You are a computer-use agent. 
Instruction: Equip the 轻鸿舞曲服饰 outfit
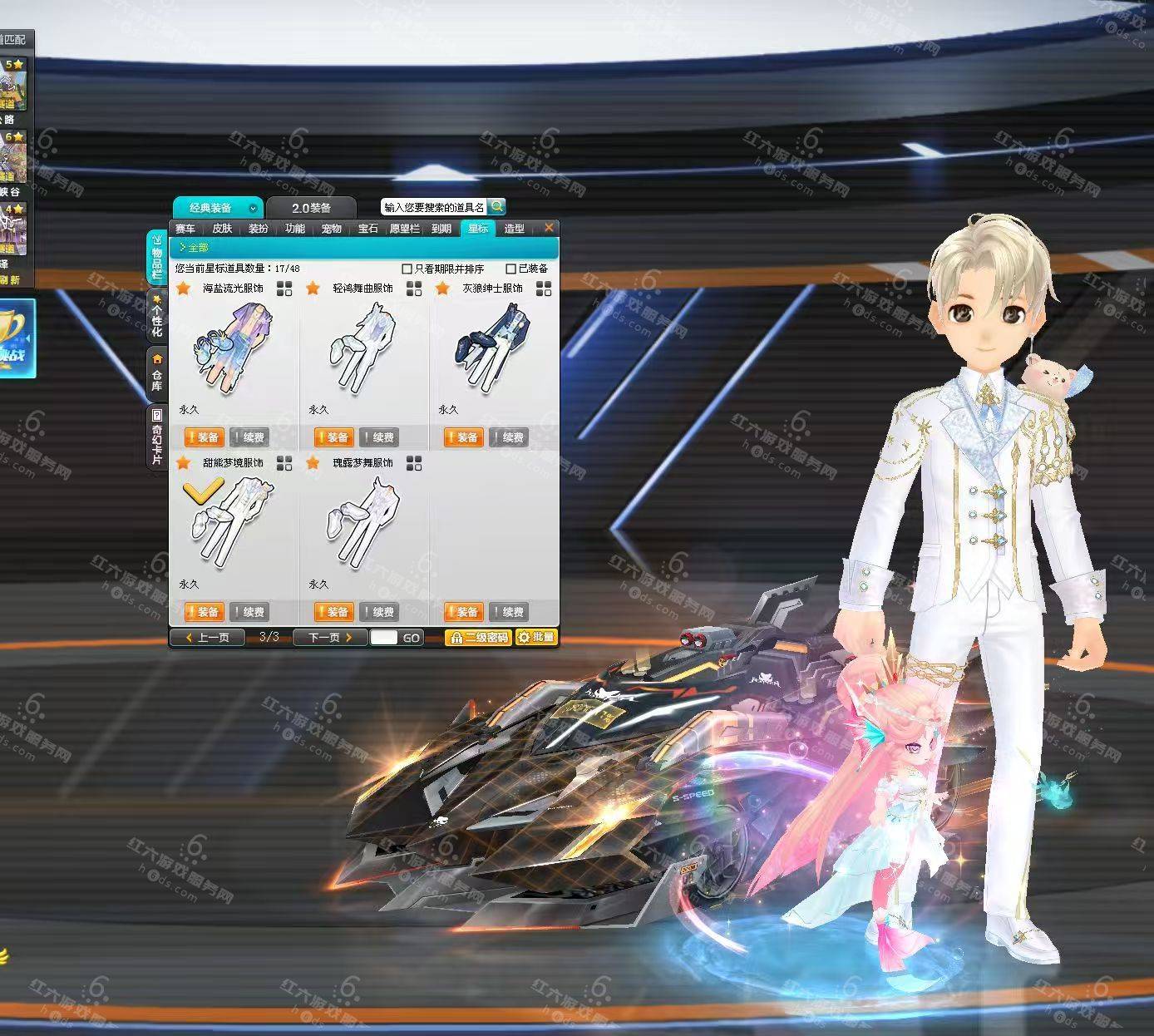(333, 437)
